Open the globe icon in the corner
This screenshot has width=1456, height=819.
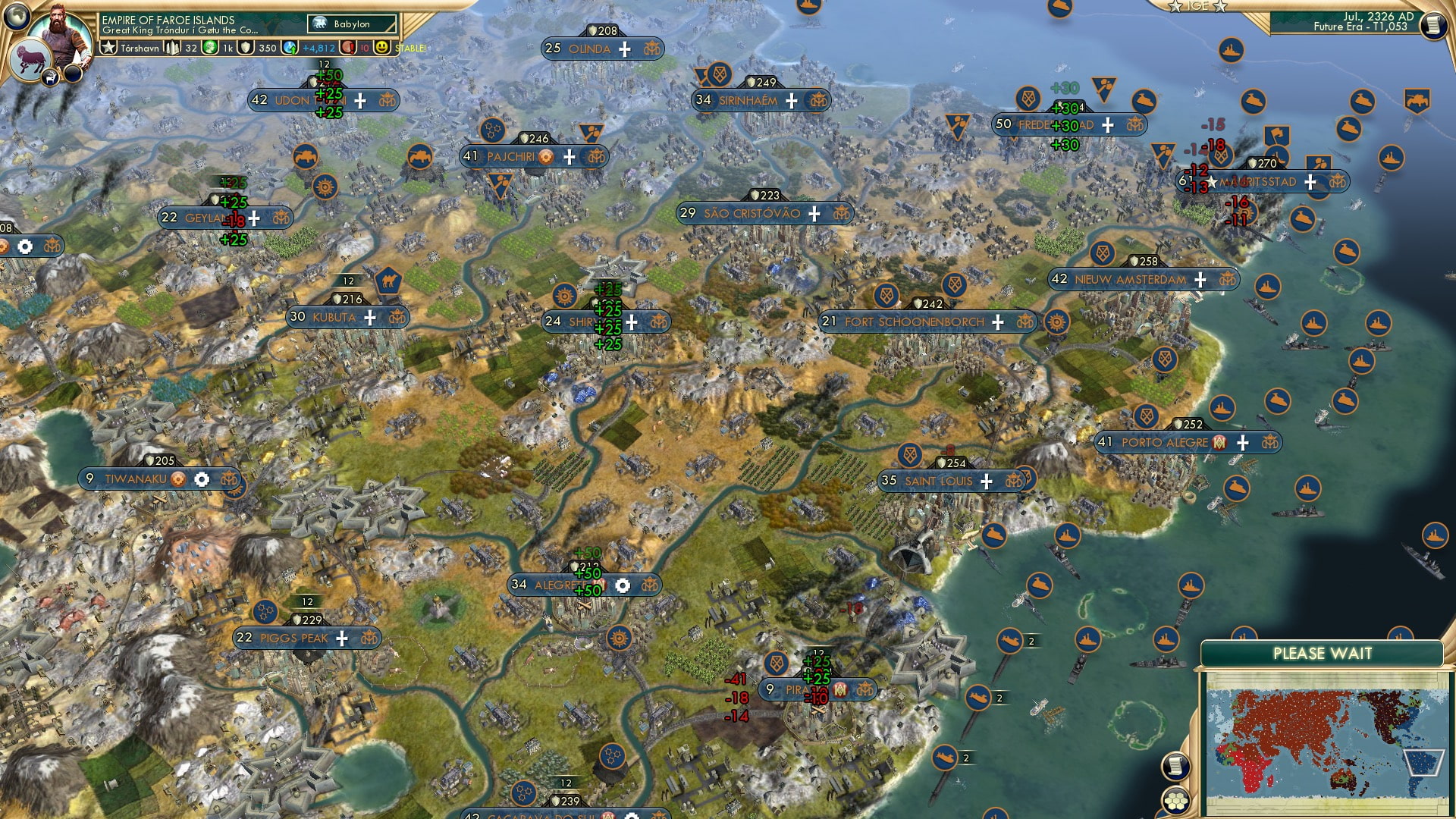click(17, 16)
